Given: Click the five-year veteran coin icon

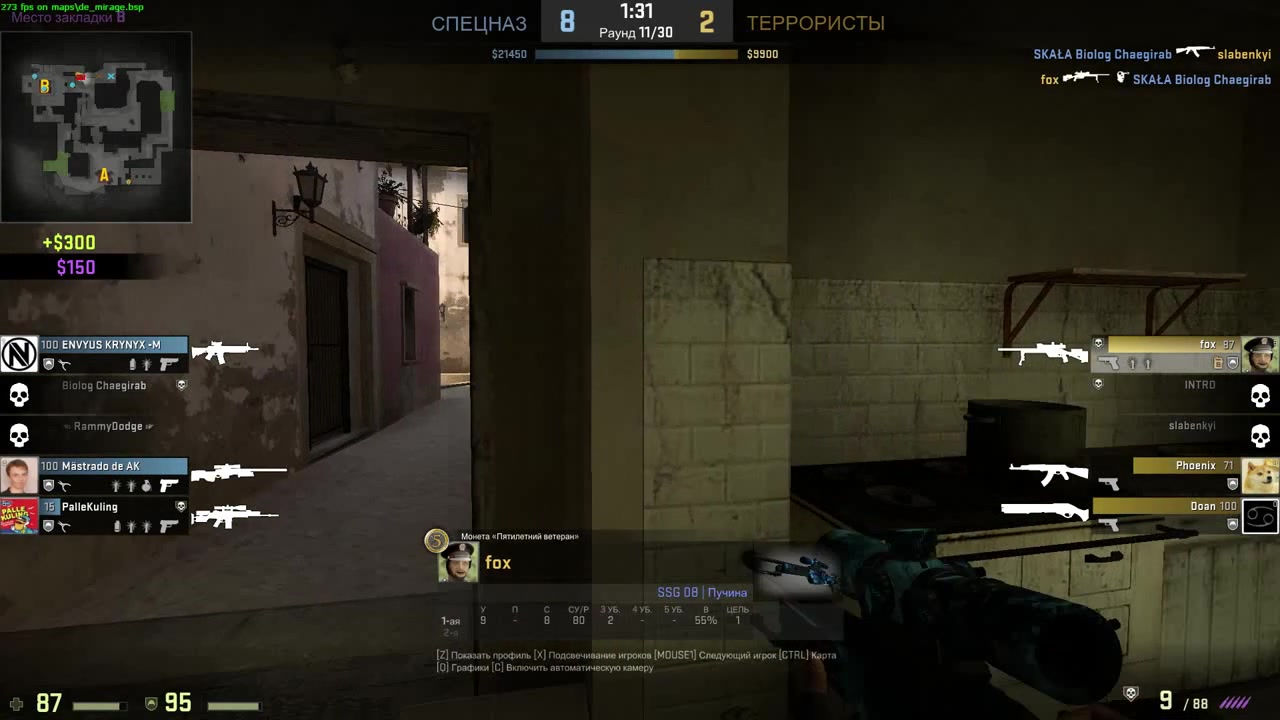Looking at the screenshot, I should tap(436, 540).
